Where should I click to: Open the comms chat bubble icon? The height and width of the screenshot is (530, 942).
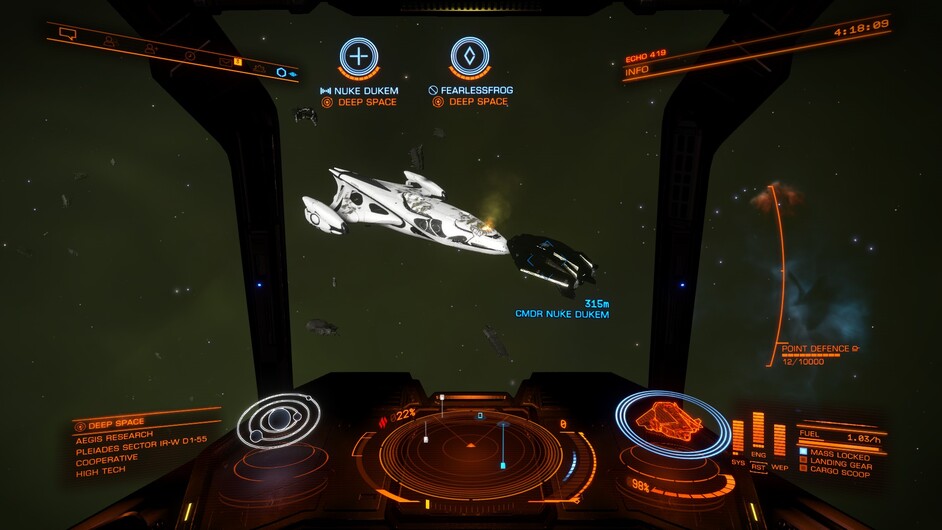point(68,33)
